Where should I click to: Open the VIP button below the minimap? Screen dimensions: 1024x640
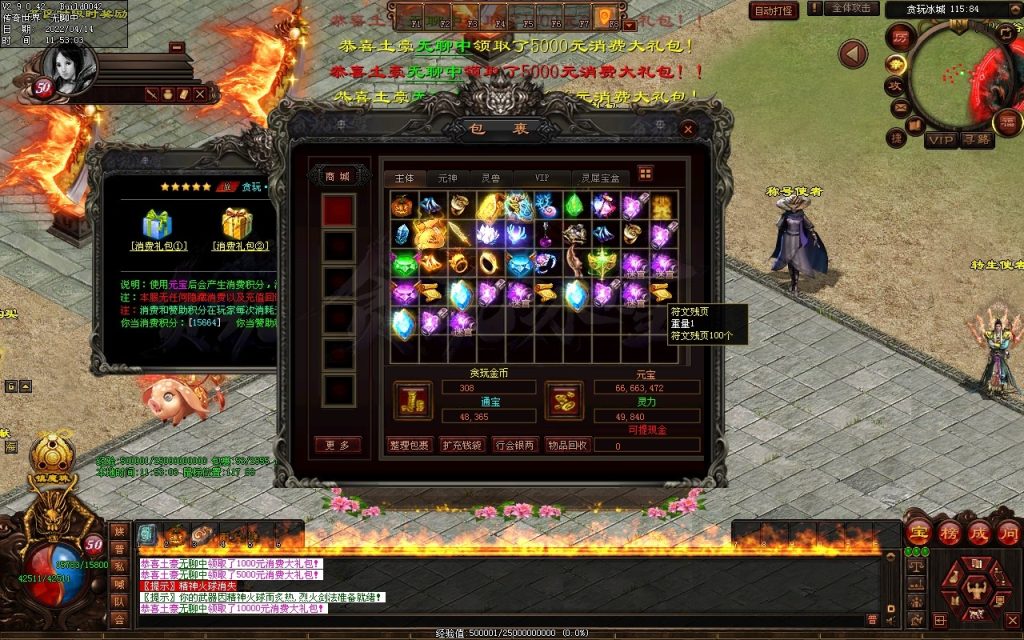(x=940, y=140)
